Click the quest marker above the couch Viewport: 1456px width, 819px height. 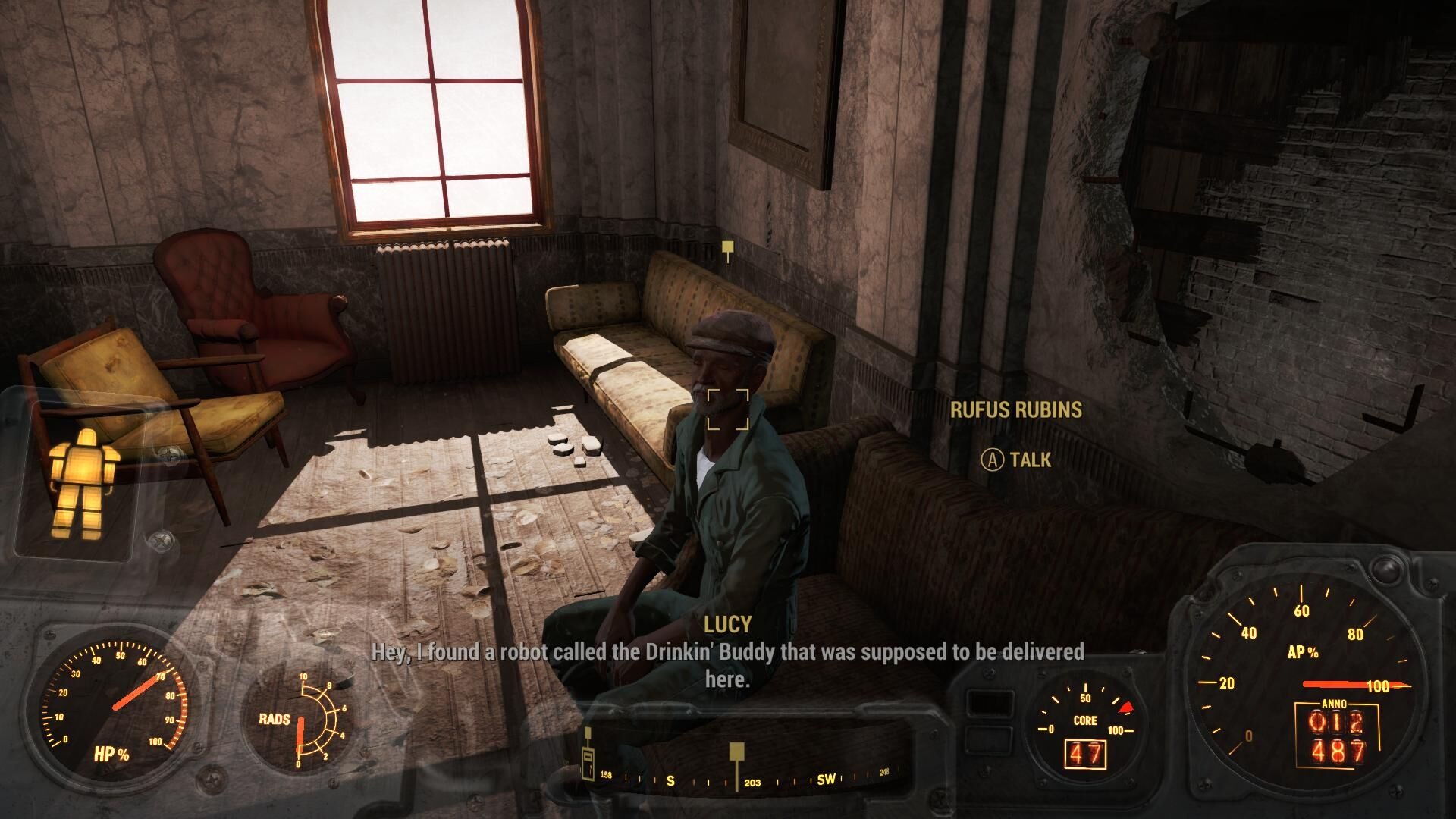pos(727,247)
